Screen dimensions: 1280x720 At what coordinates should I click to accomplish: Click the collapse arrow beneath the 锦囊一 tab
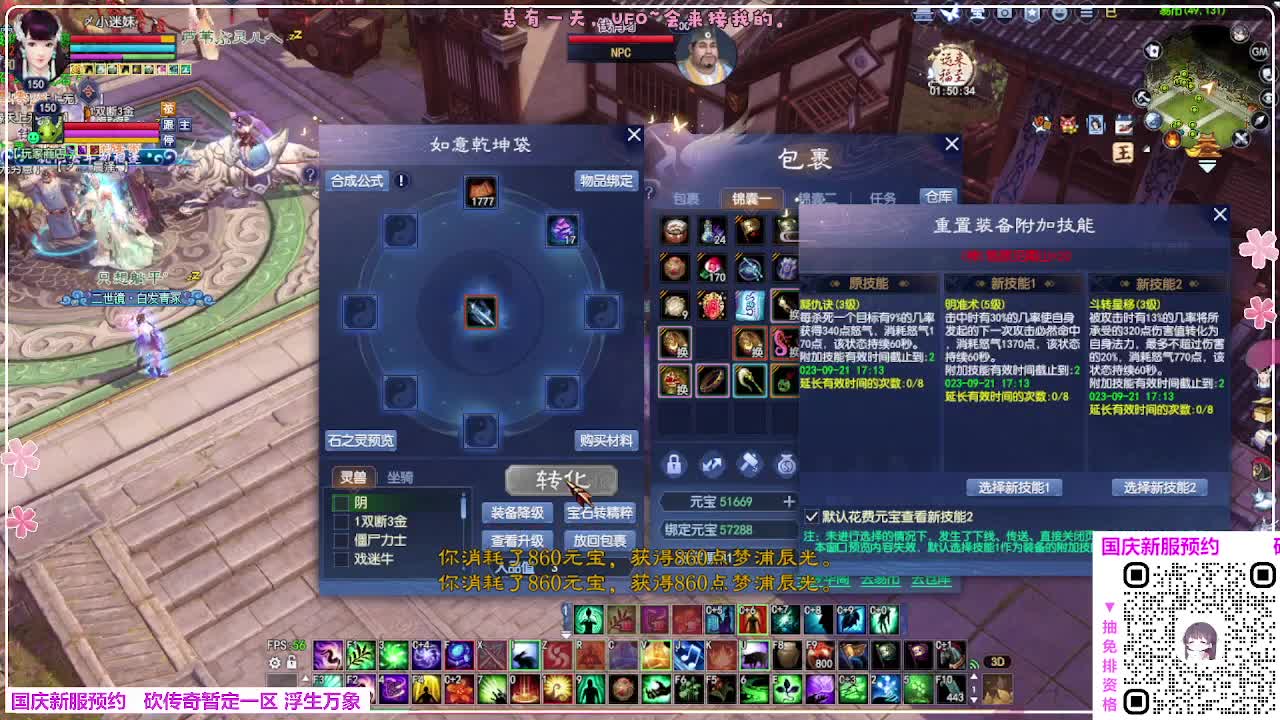coord(750,212)
